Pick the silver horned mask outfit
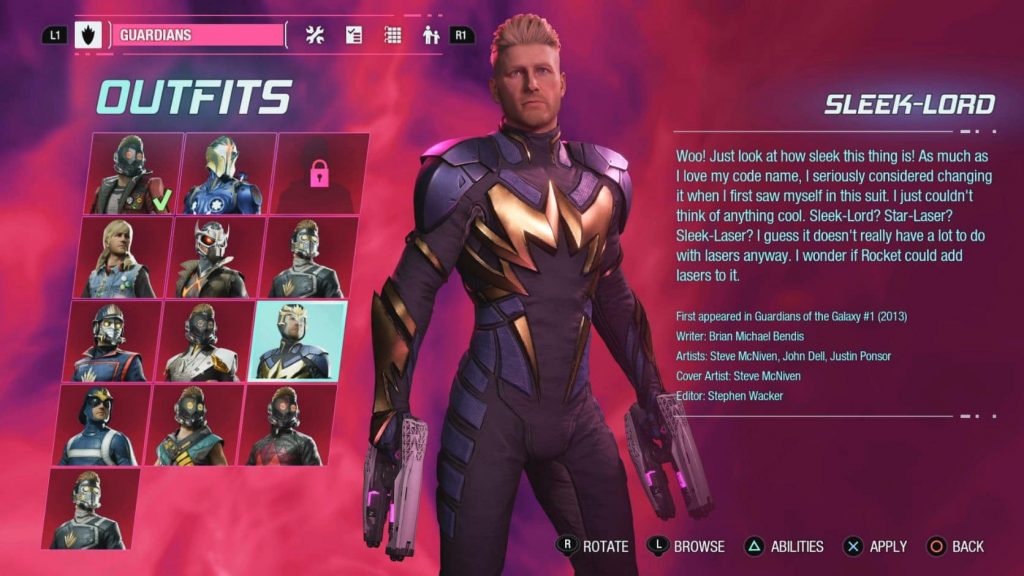This screenshot has height=576, width=1024. coord(211,258)
